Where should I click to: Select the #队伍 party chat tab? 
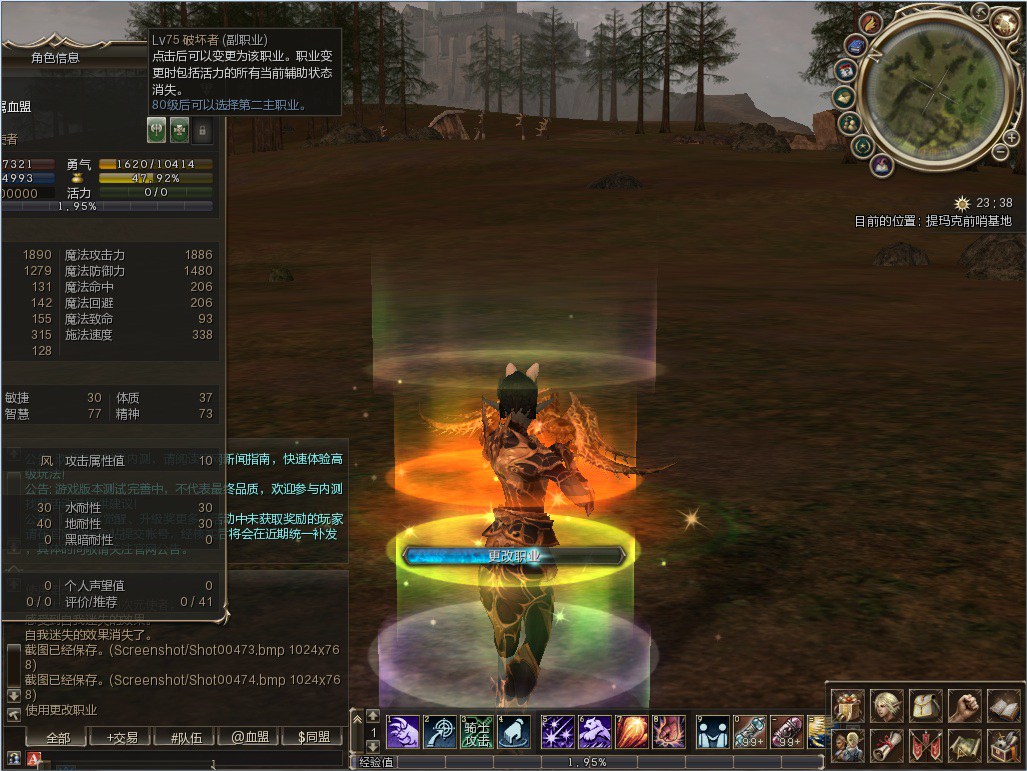point(186,738)
